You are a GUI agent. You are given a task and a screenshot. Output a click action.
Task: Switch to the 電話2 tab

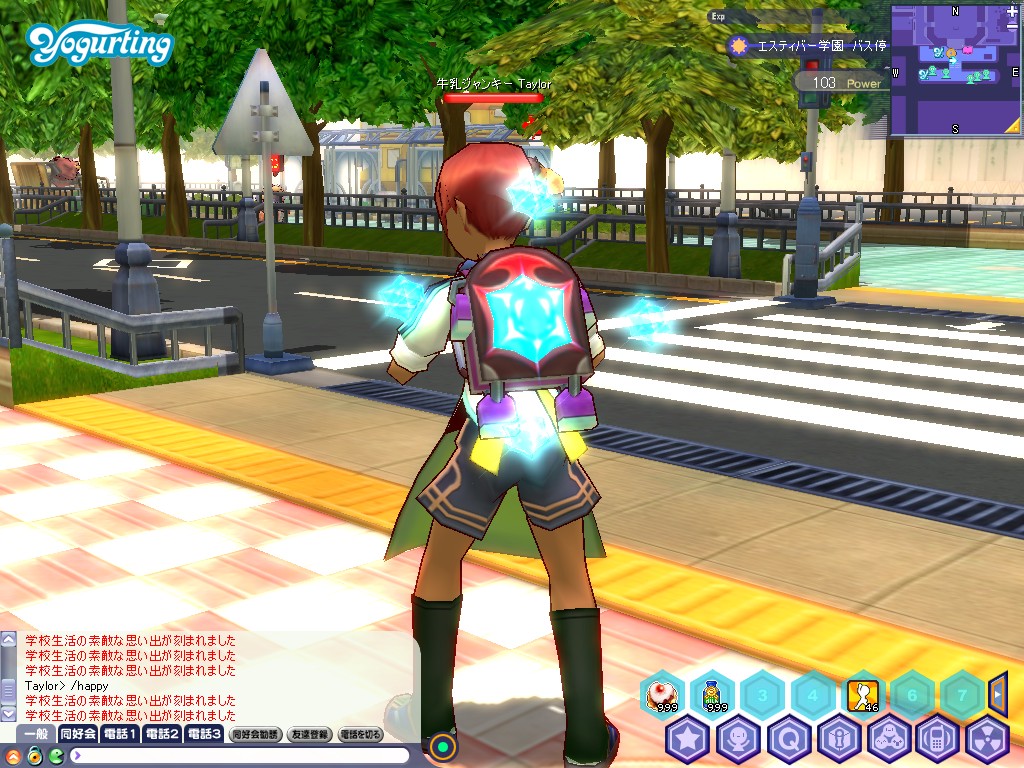click(x=161, y=734)
